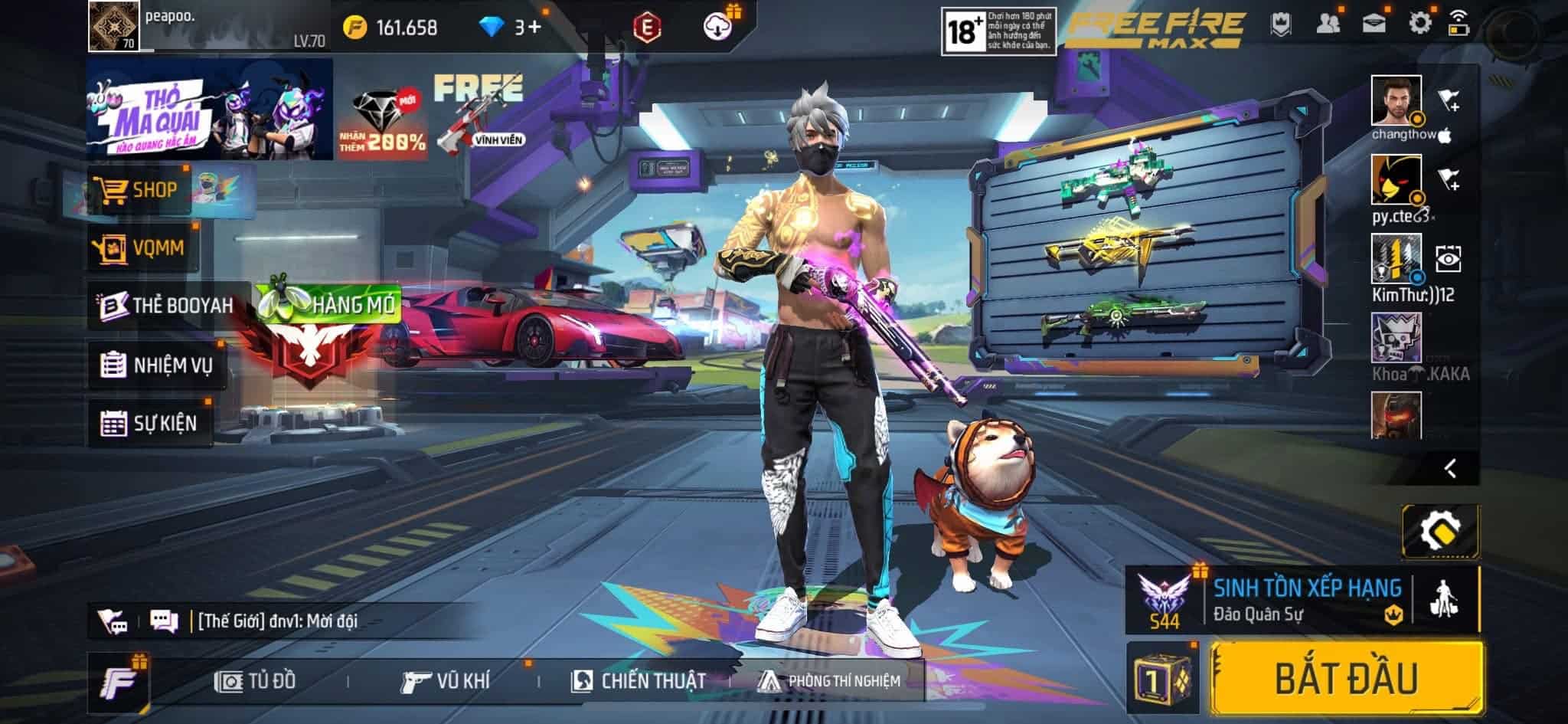Open THẺ BOOYAH pass
Screen dimensions: 1568x724
(168, 306)
